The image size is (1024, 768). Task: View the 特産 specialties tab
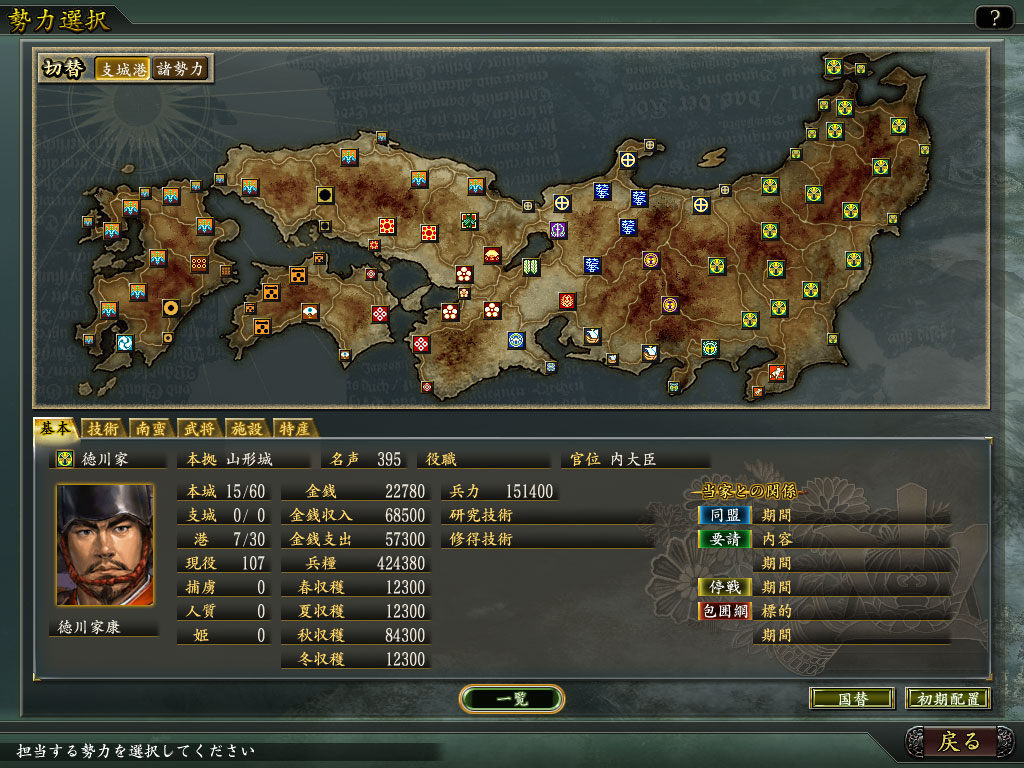click(294, 429)
